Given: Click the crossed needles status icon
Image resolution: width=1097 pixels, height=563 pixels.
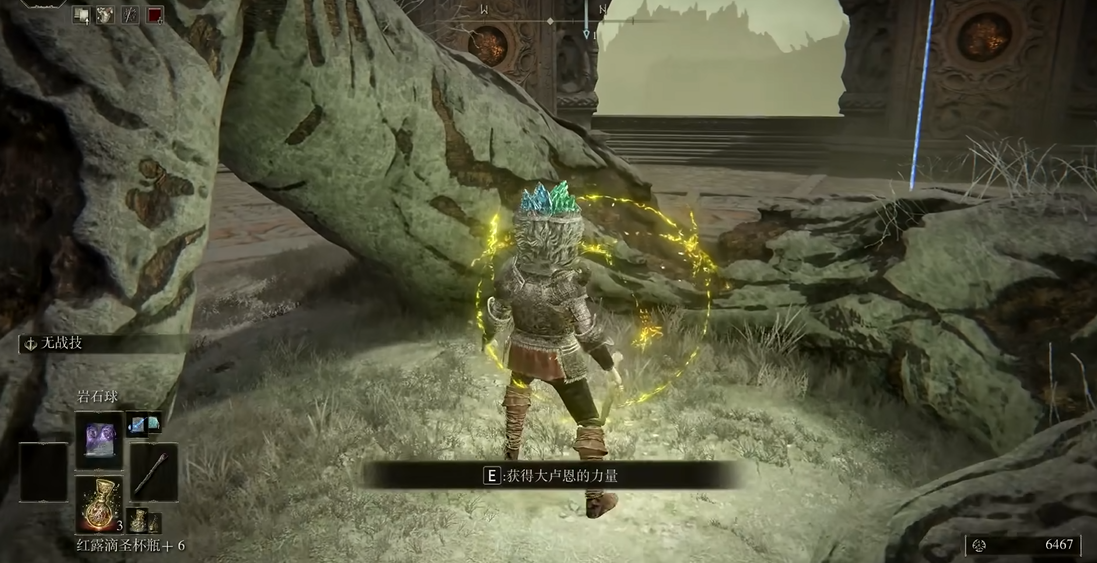Looking at the screenshot, I should (x=130, y=15).
